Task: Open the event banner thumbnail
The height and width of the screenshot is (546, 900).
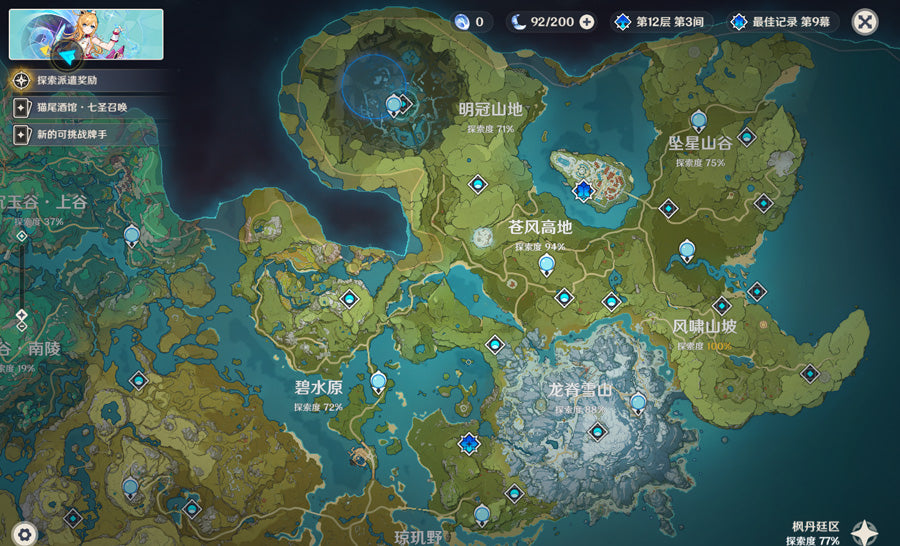Action: 86,35
